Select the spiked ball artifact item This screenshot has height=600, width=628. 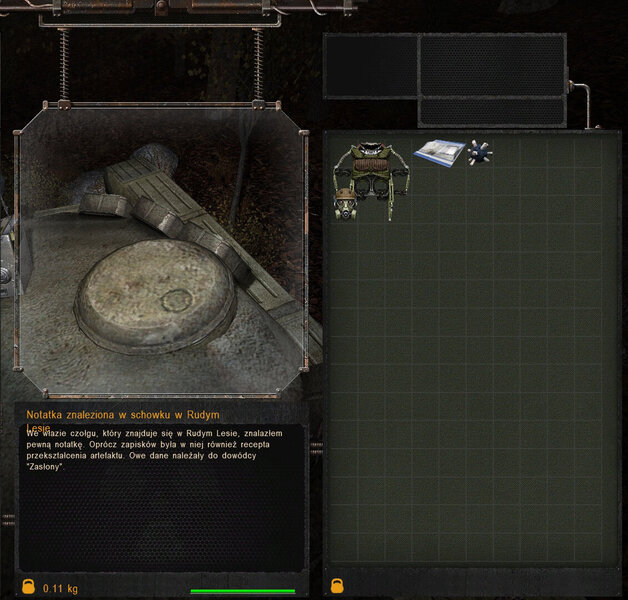480,152
